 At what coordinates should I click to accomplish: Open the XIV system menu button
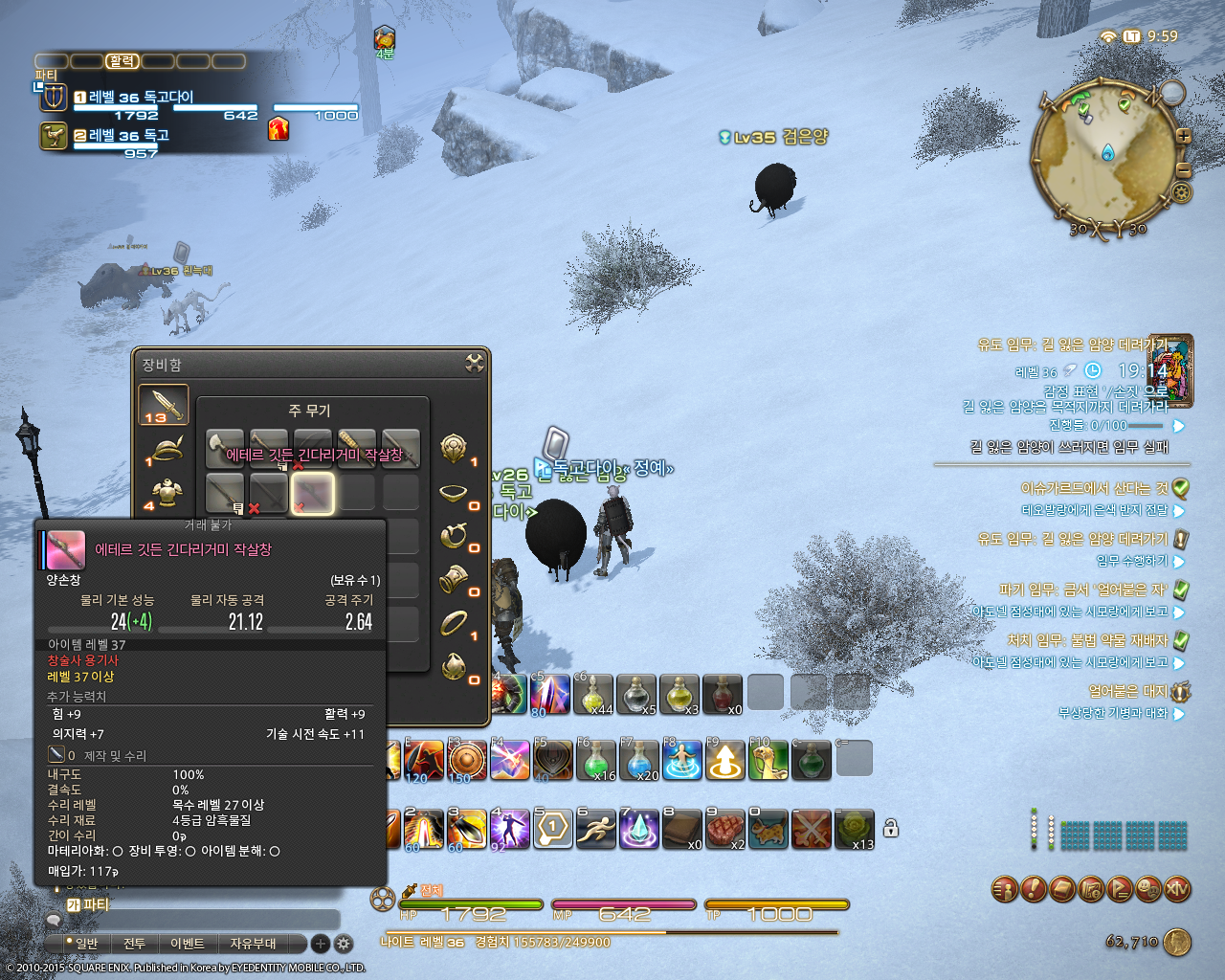tap(1177, 890)
